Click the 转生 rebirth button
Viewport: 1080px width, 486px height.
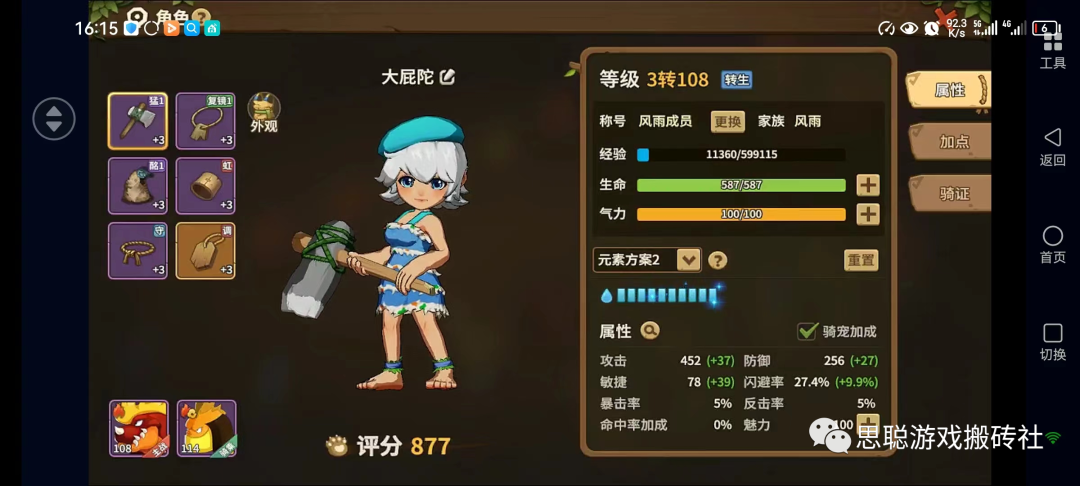737,80
